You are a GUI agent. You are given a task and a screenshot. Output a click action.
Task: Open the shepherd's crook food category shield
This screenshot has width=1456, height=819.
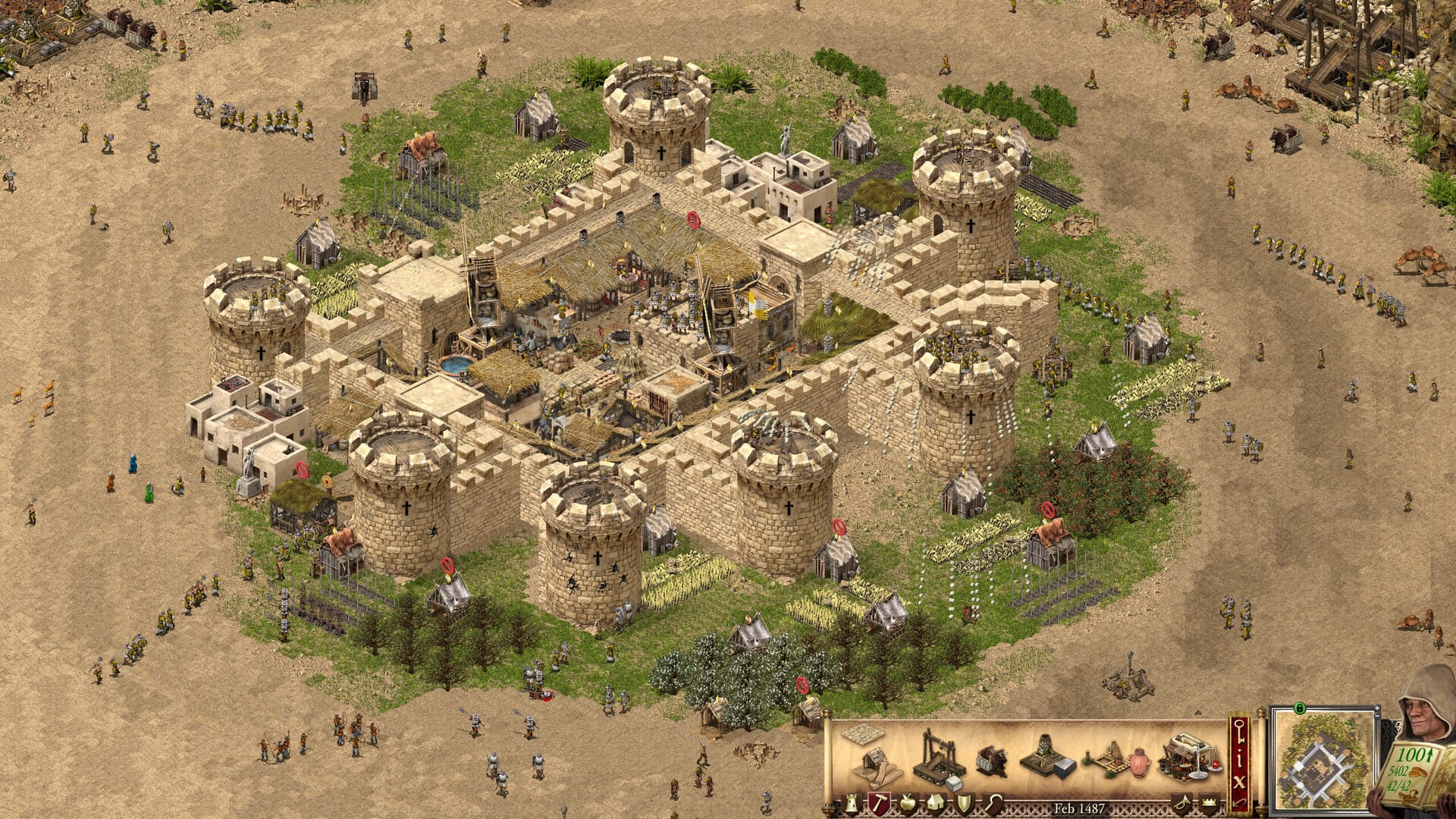click(x=994, y=805)
